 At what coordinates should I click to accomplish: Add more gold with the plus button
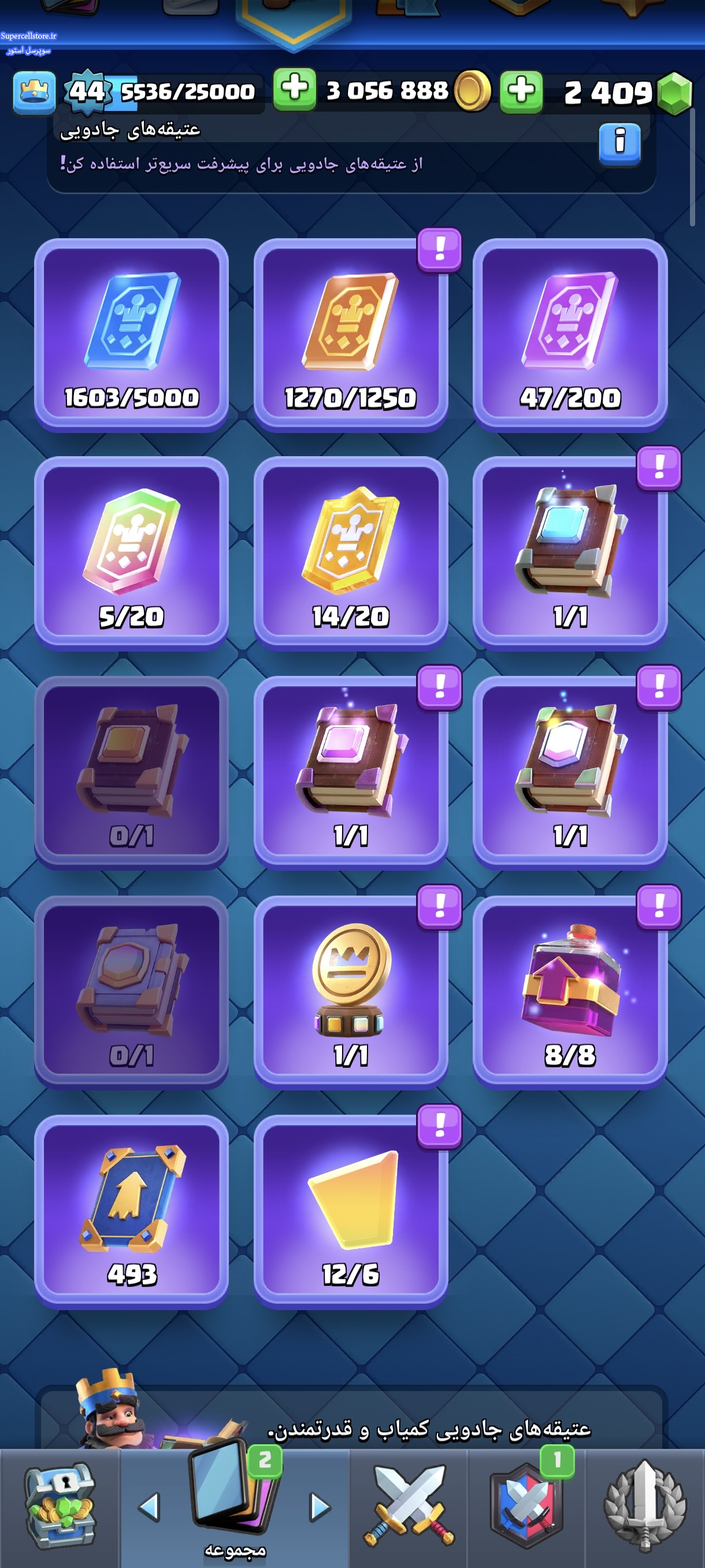pyautogui.click(x=294, y=90)
